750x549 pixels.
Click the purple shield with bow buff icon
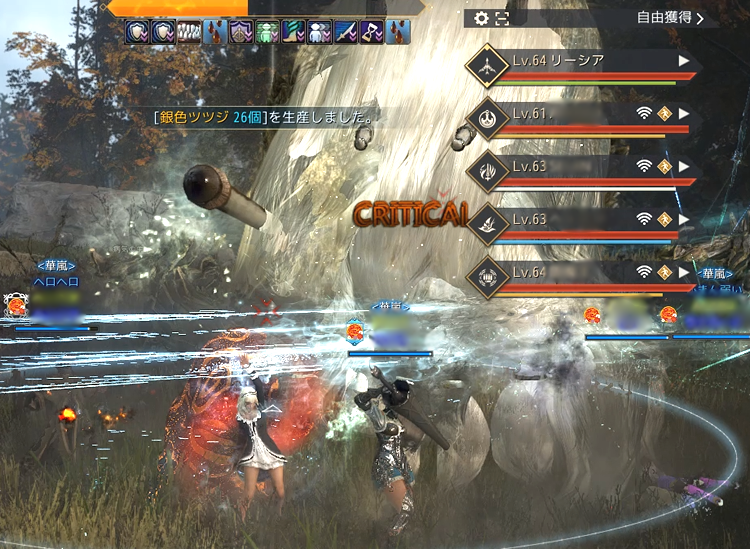[241, 32]
